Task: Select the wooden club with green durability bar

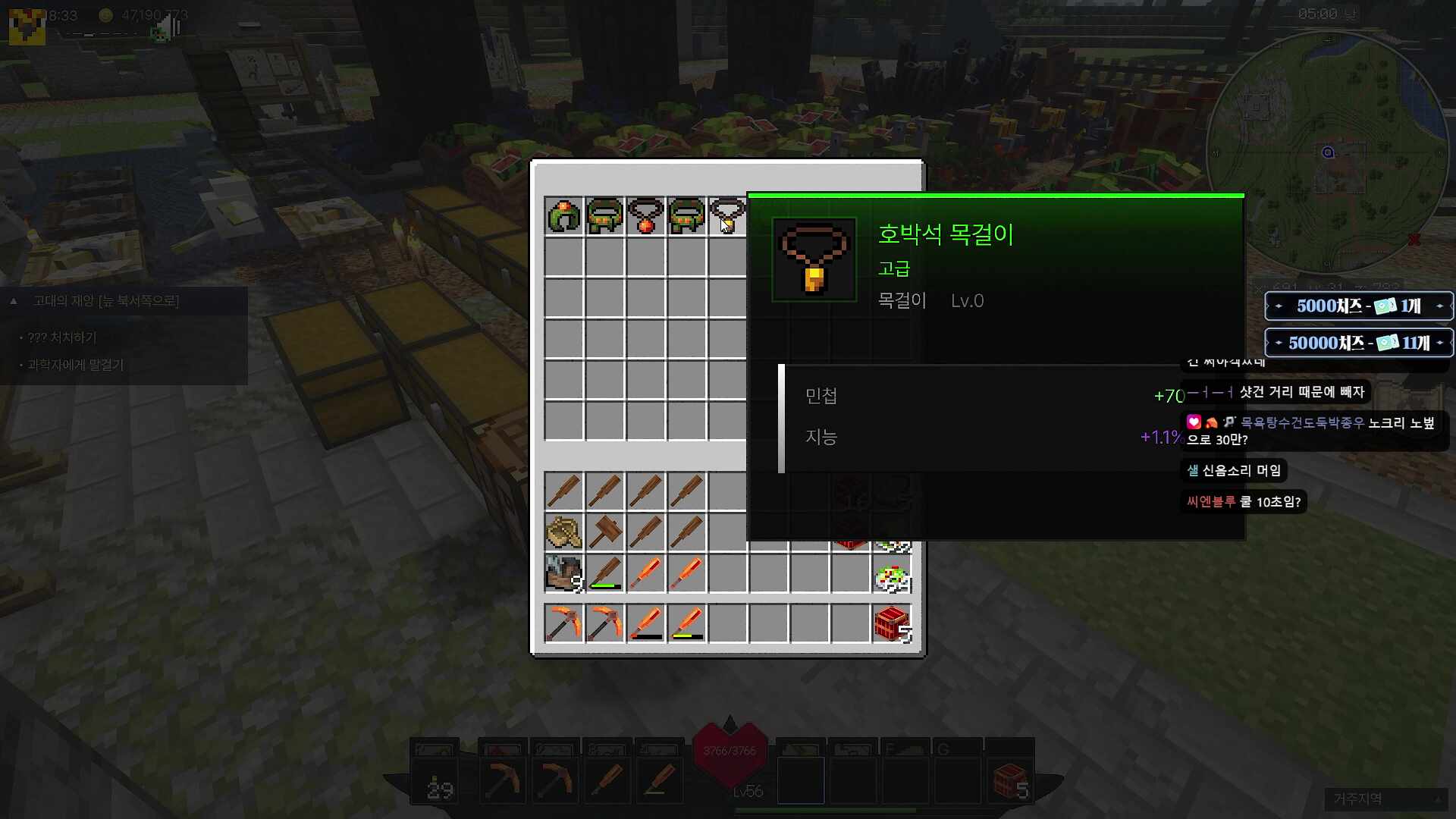Action: pos(604,573)
